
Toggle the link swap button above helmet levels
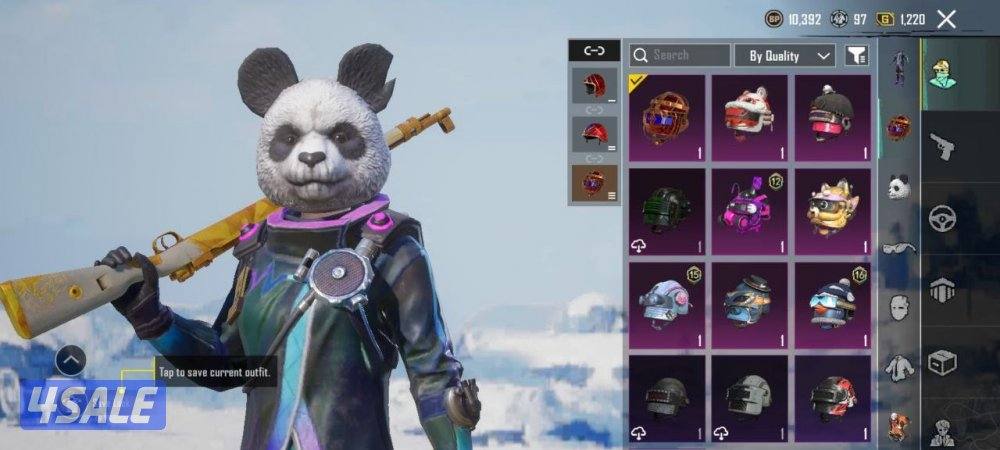tap(593, 50)
